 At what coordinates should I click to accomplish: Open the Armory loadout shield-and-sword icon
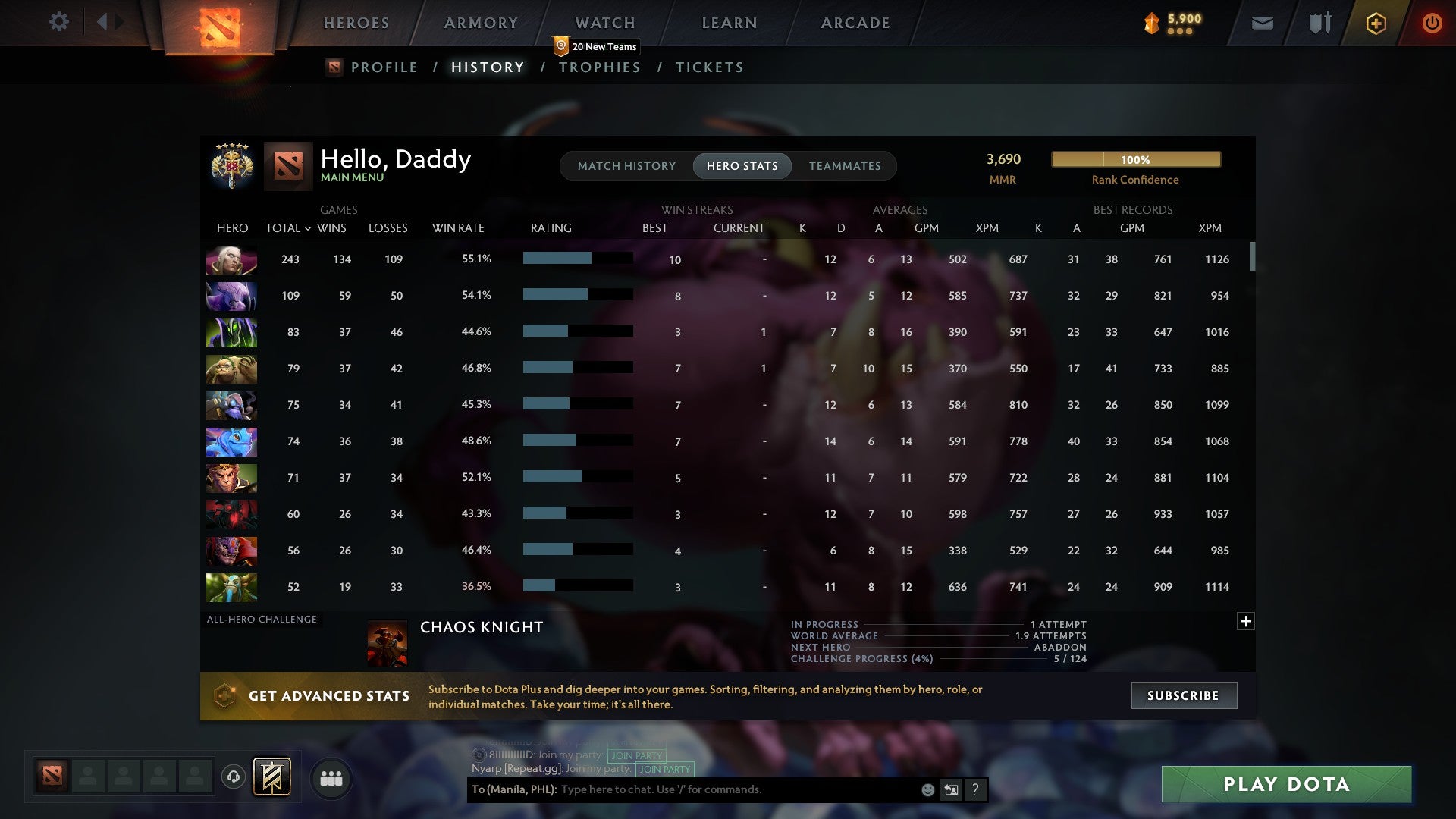(x=1319, y=24)
